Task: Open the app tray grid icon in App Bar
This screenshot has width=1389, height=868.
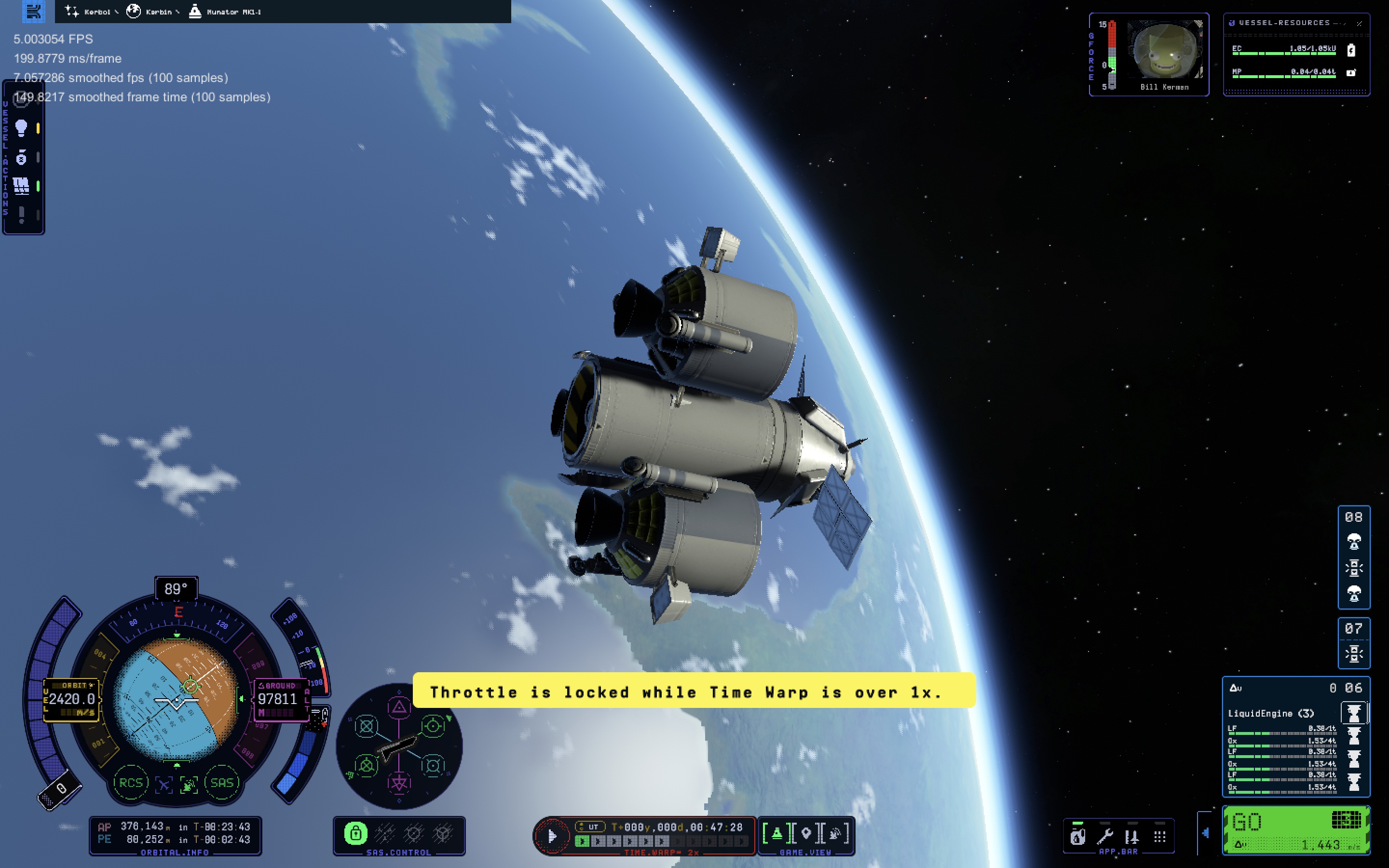Action: [x=1160, y=837]
